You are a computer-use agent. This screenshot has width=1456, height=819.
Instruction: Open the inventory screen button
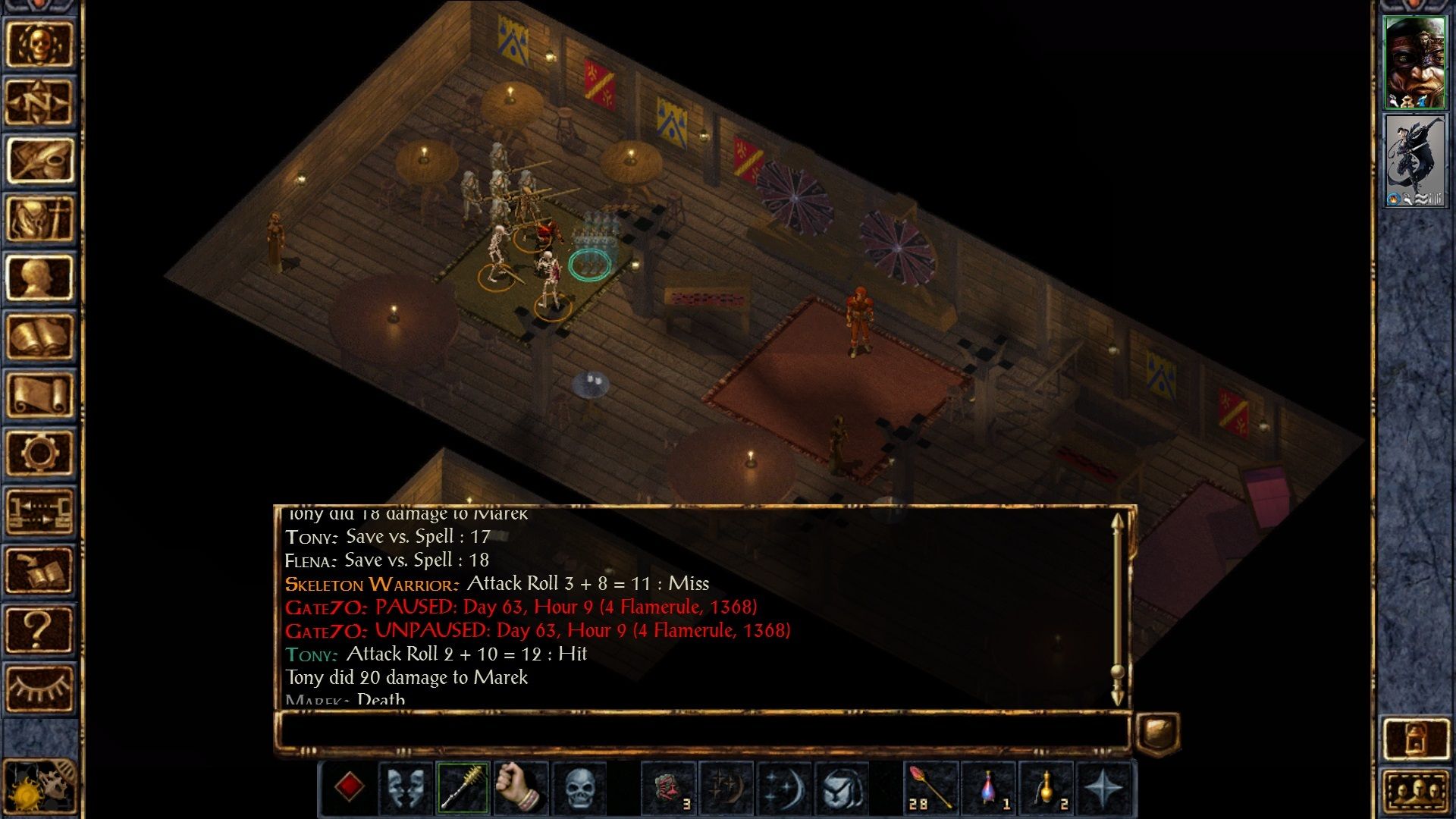[x=39, y=219]
